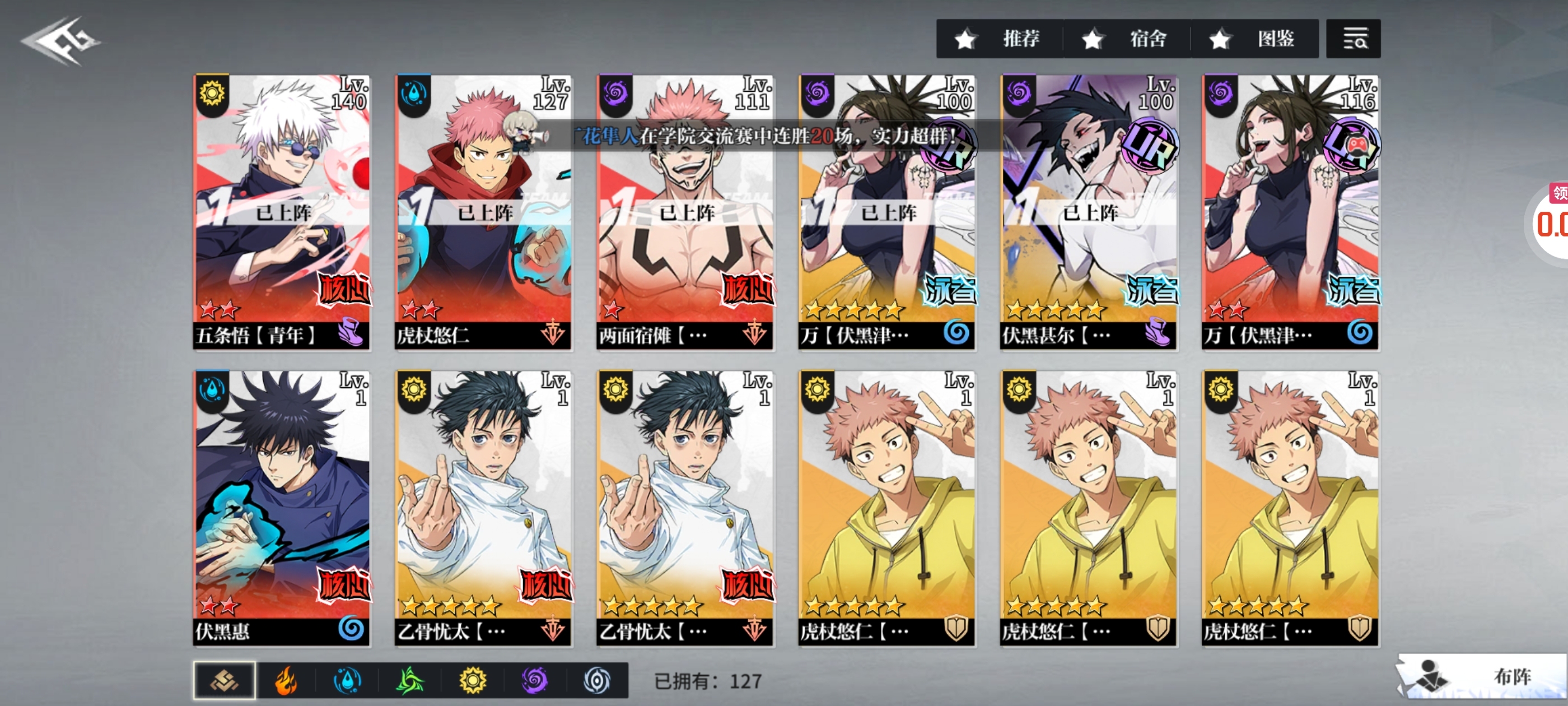1568x706 pixels.
Task: Select the 万 Lv.116 two-star card
Action: pyautogui.click(x=1290, y=212)
